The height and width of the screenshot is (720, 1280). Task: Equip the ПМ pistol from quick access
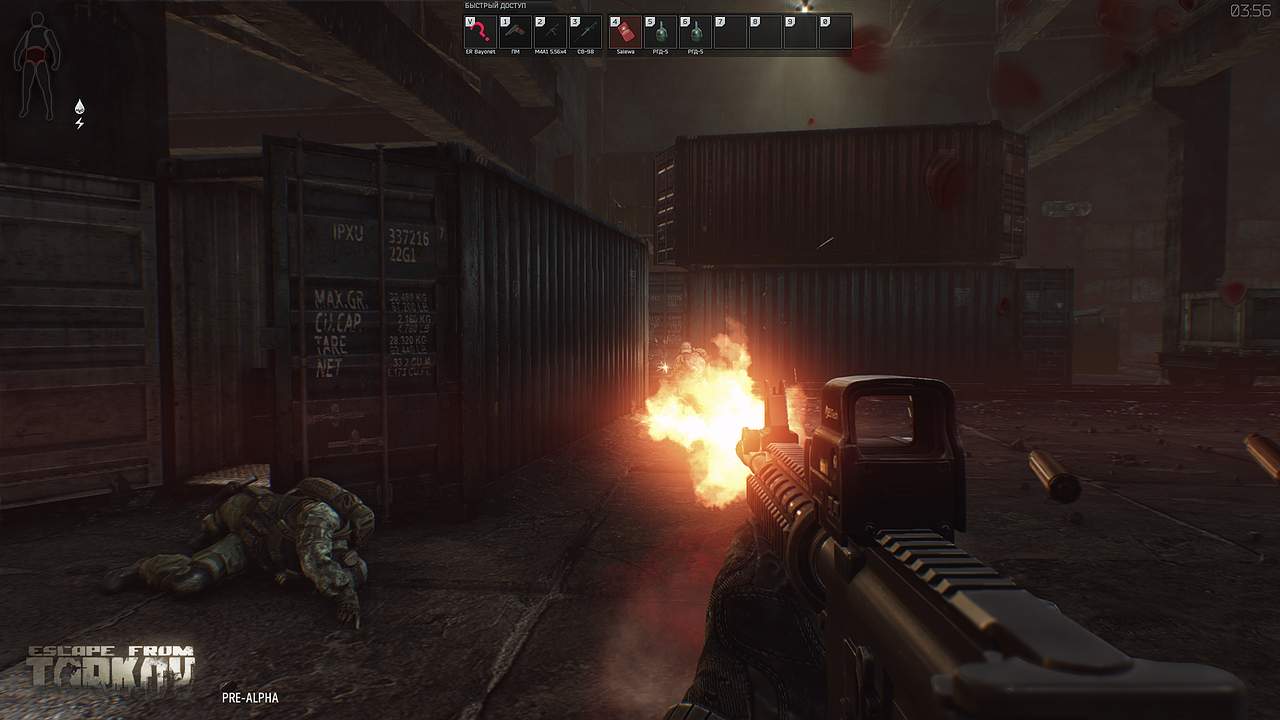[x=516, y=31]
